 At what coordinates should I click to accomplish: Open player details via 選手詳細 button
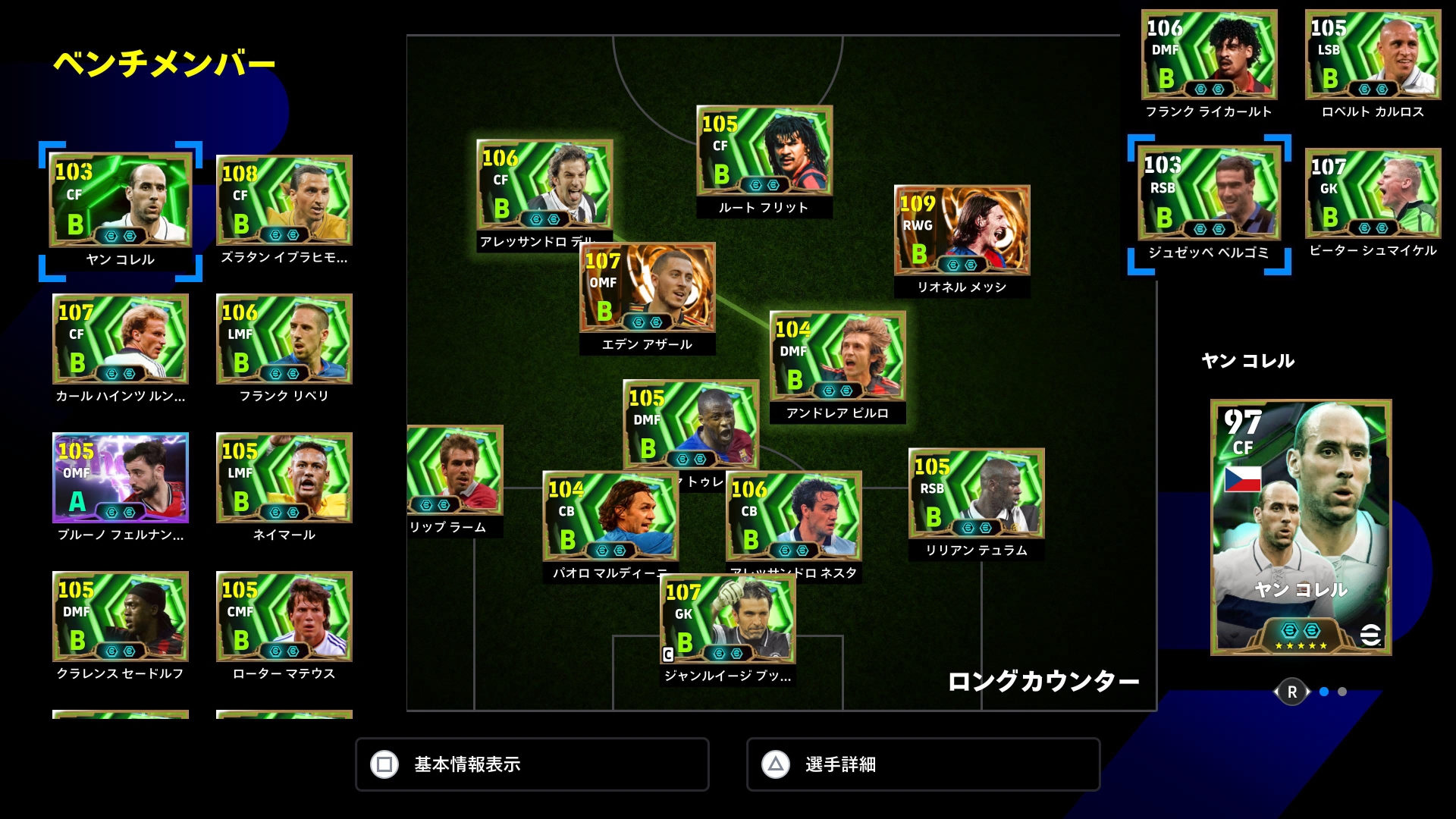click(x=923, y=764)
